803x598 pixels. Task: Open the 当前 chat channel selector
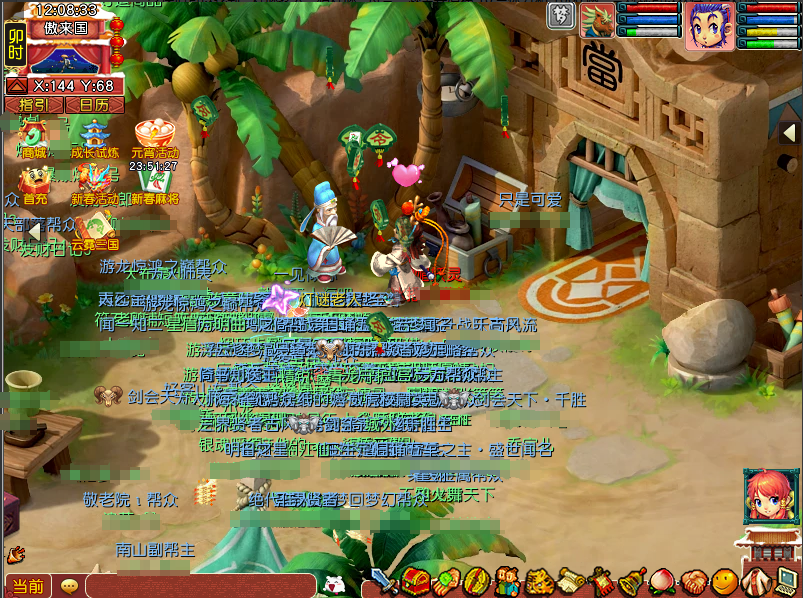click(x=28, y=586)
